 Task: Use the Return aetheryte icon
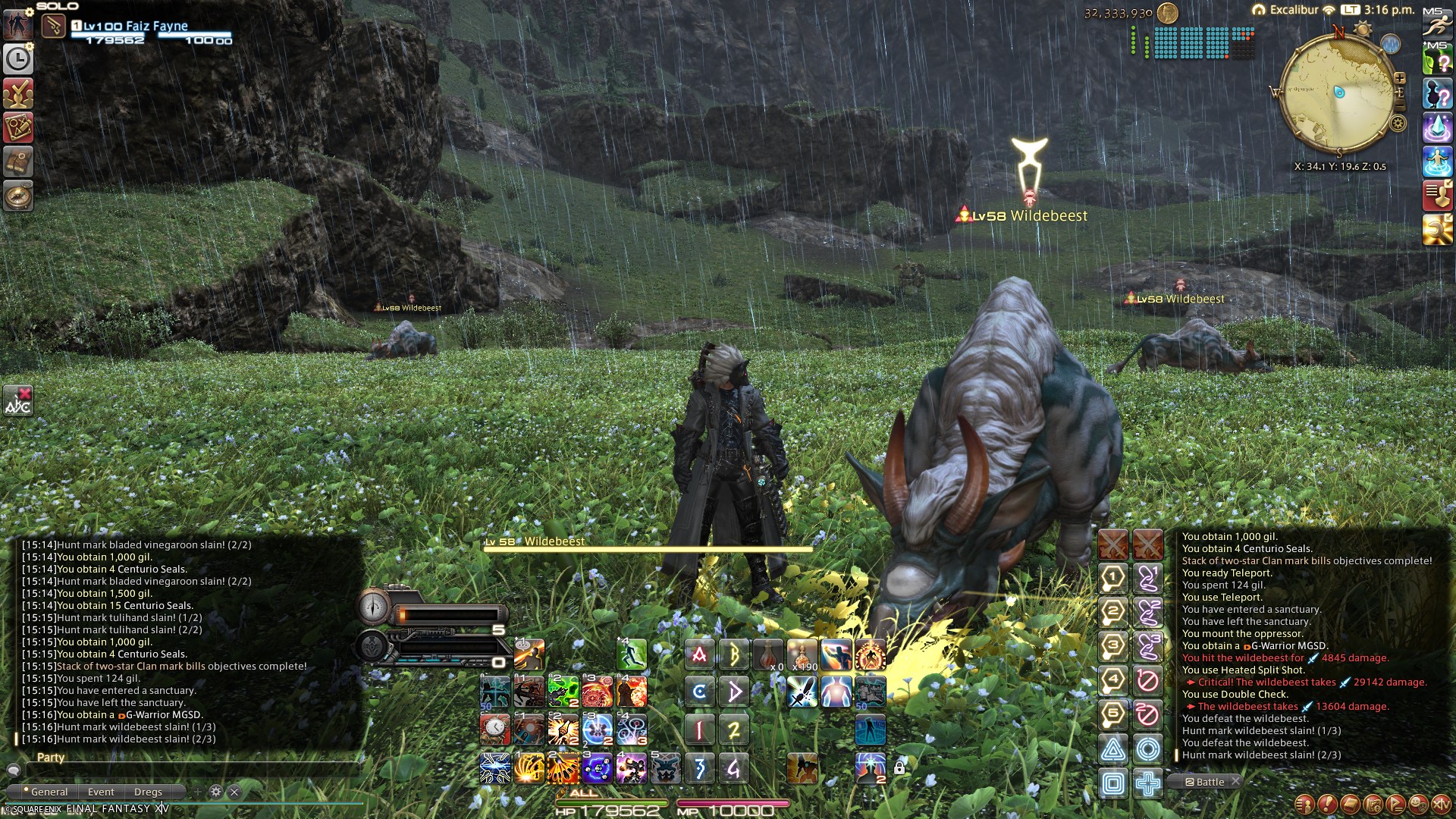[x=1436, y=162]
